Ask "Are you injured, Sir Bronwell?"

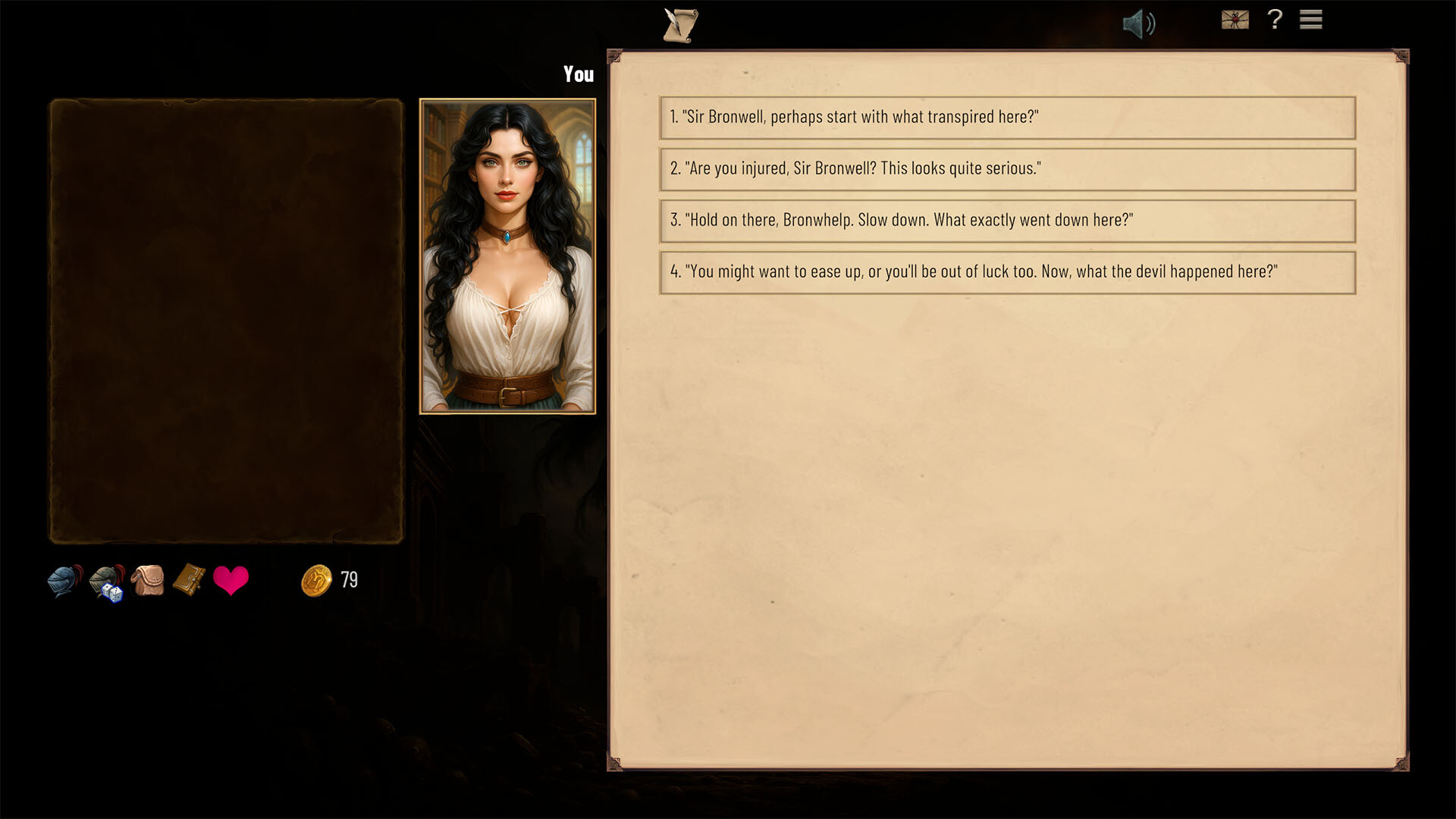pyautogui.click(x=1007, y=169)
